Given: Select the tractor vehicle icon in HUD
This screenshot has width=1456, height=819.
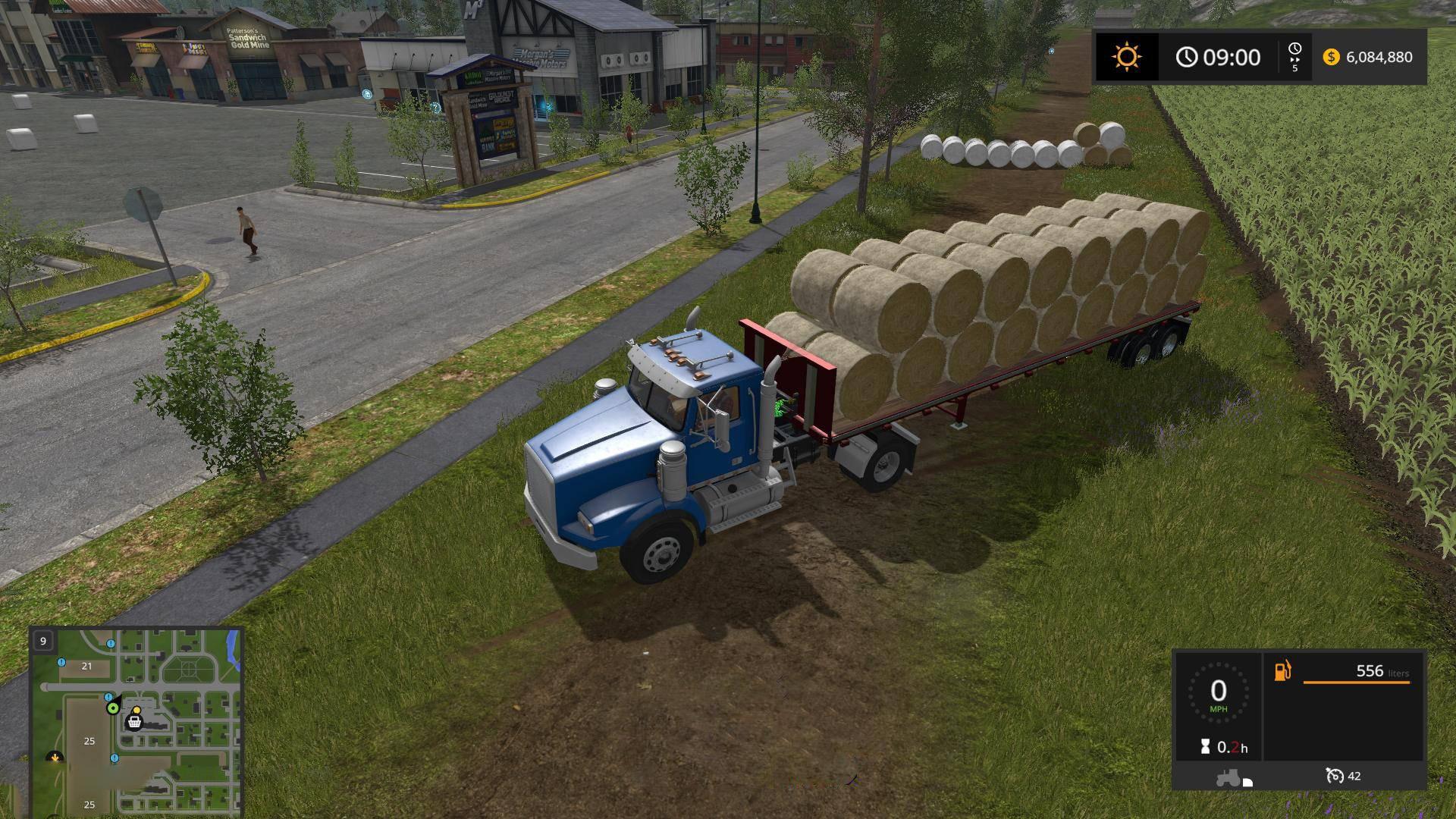Looking at the screenshot, I should tap(1228, 777).
